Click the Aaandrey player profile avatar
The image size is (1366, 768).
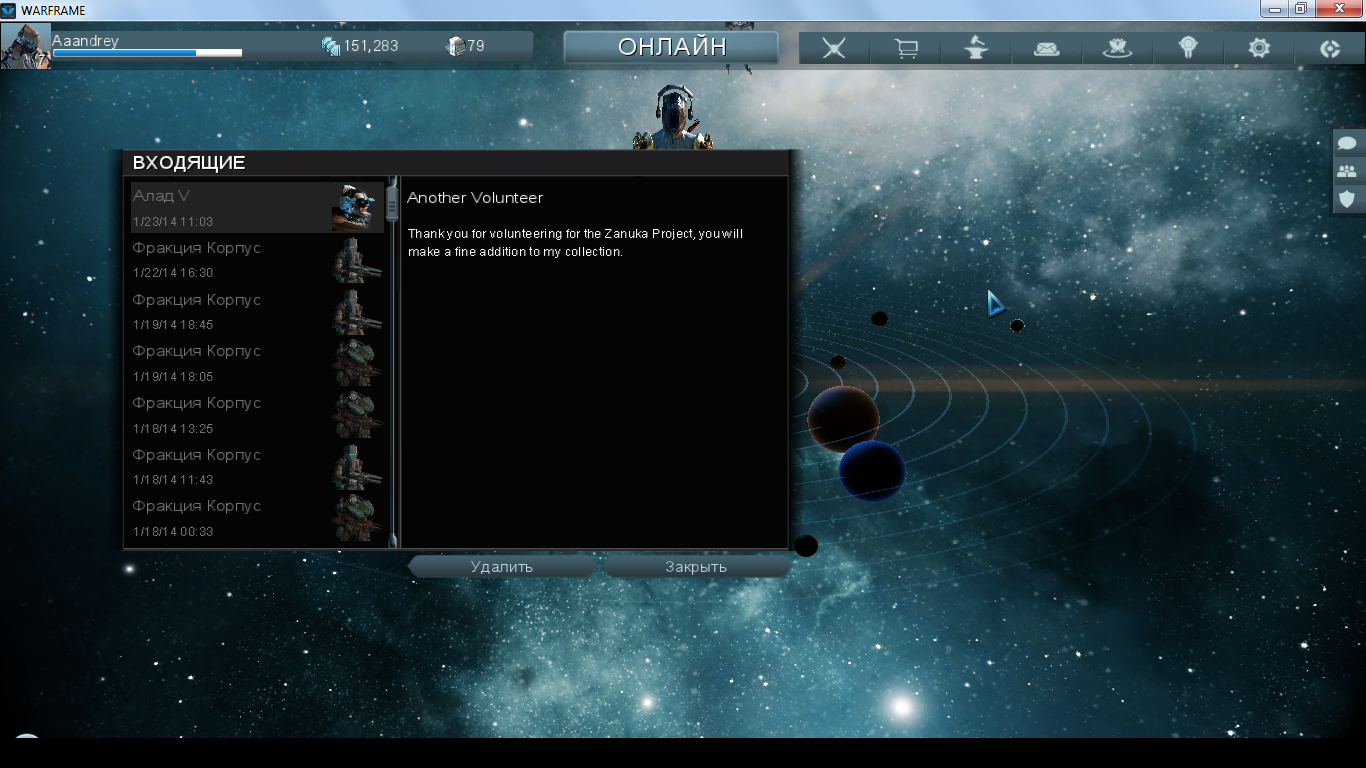[x=26, y=46]
